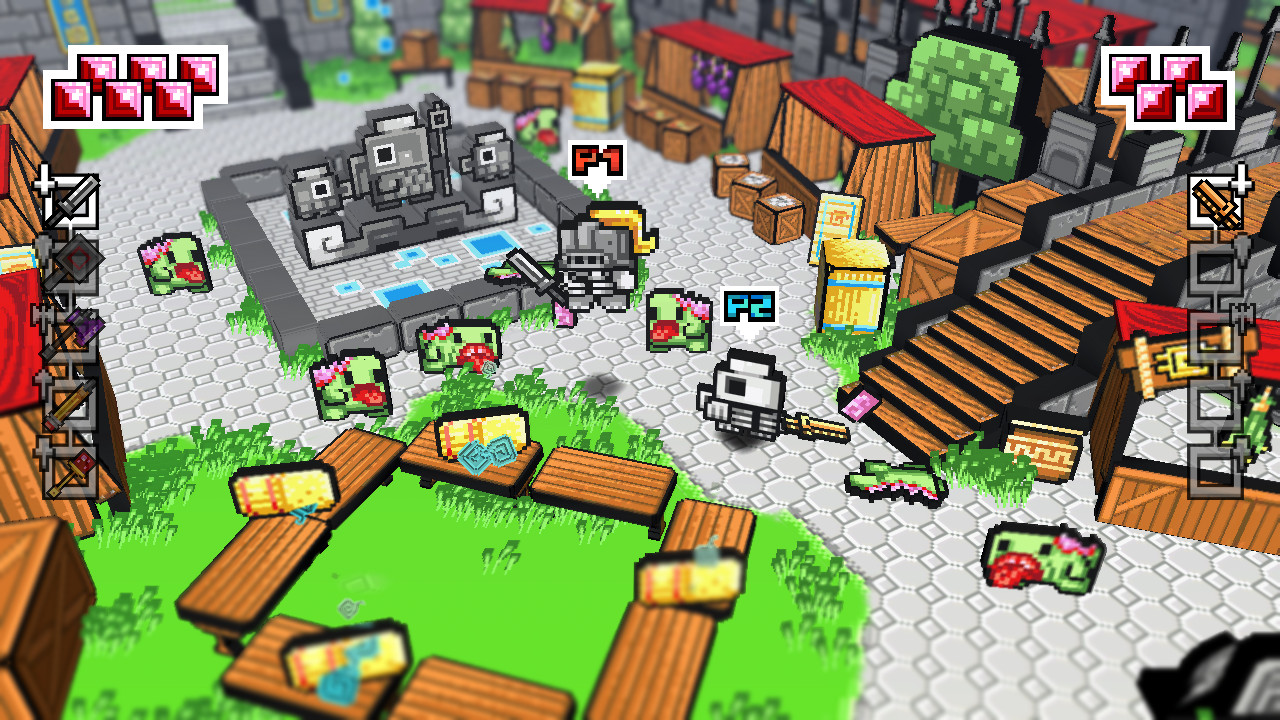Image resolution: width=1280 pixels, height=720 pixels.
Task: Click the leftmost health gem in P1's bar
Action: (71, 99)
